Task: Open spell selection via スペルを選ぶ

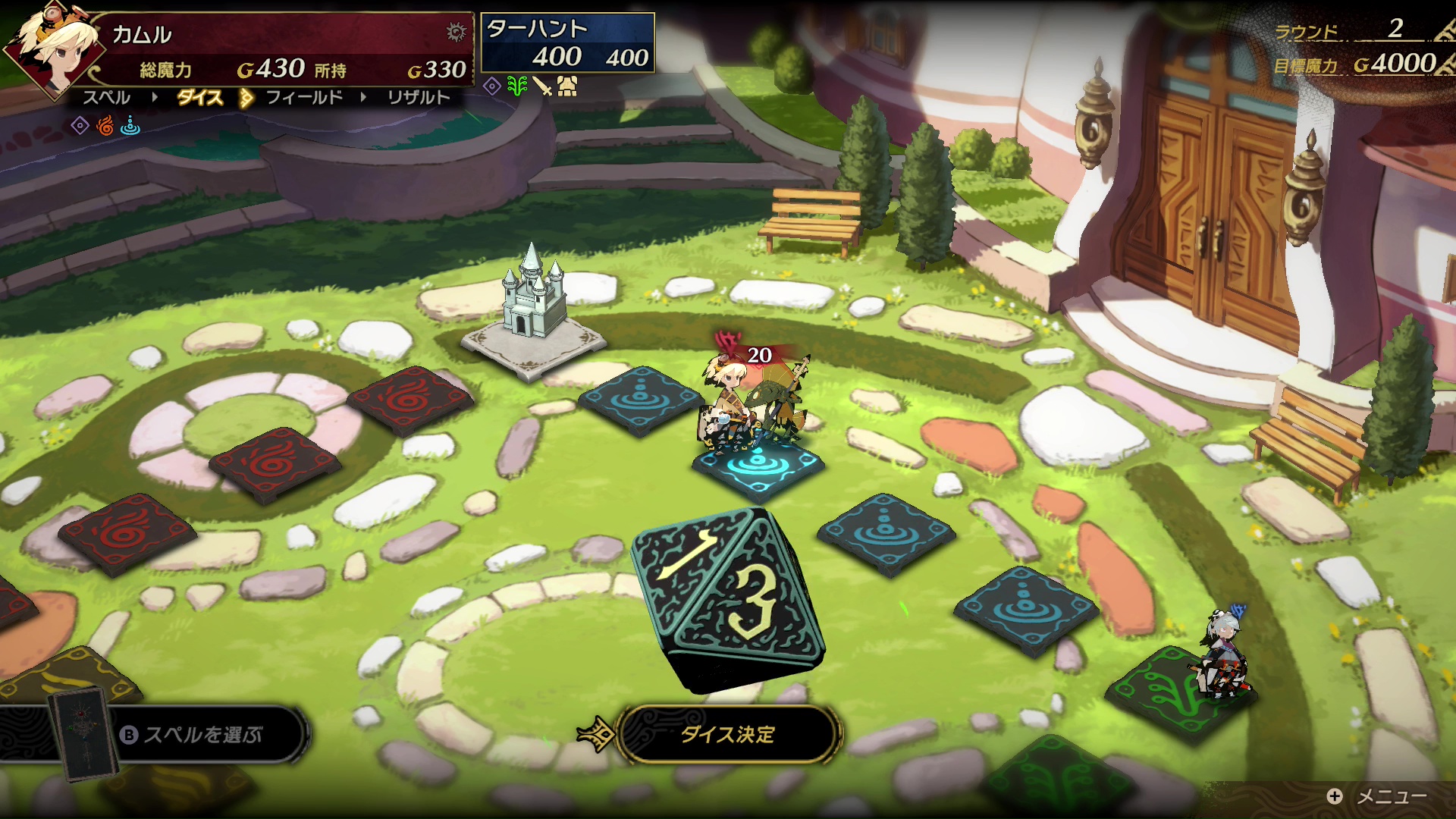Action: pyautogui.click(x=202, y=734)
